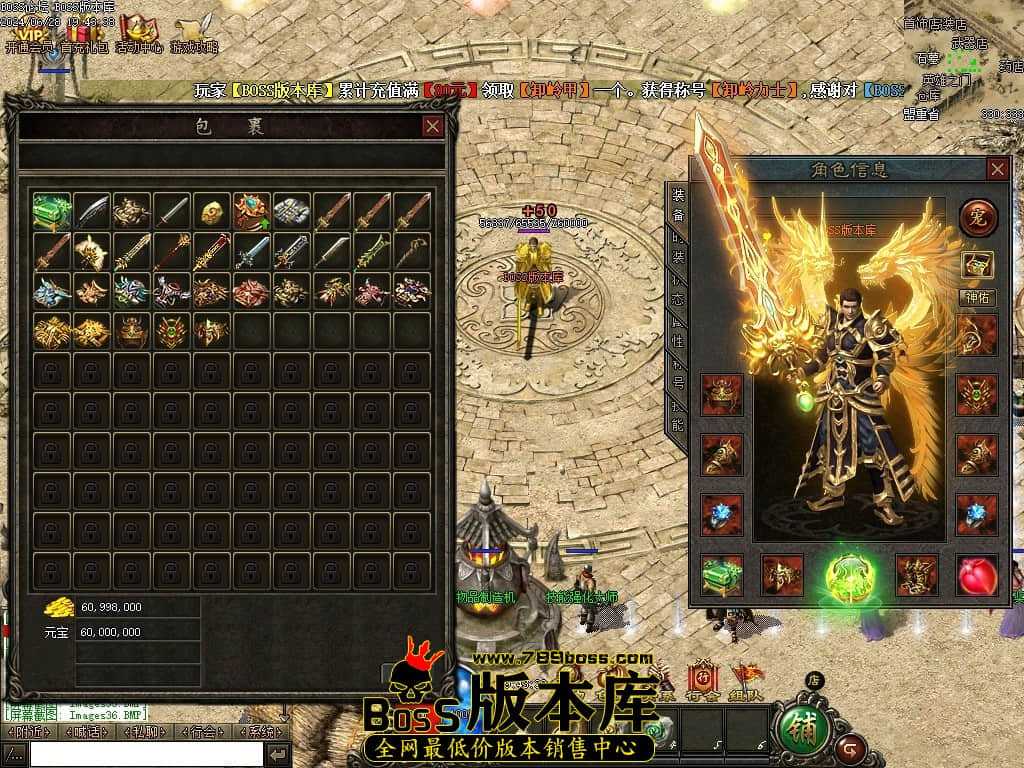Screen dimensions: 1024x768
Task: Open the 游戏攻略 game guide
Action: coord(194,34)
